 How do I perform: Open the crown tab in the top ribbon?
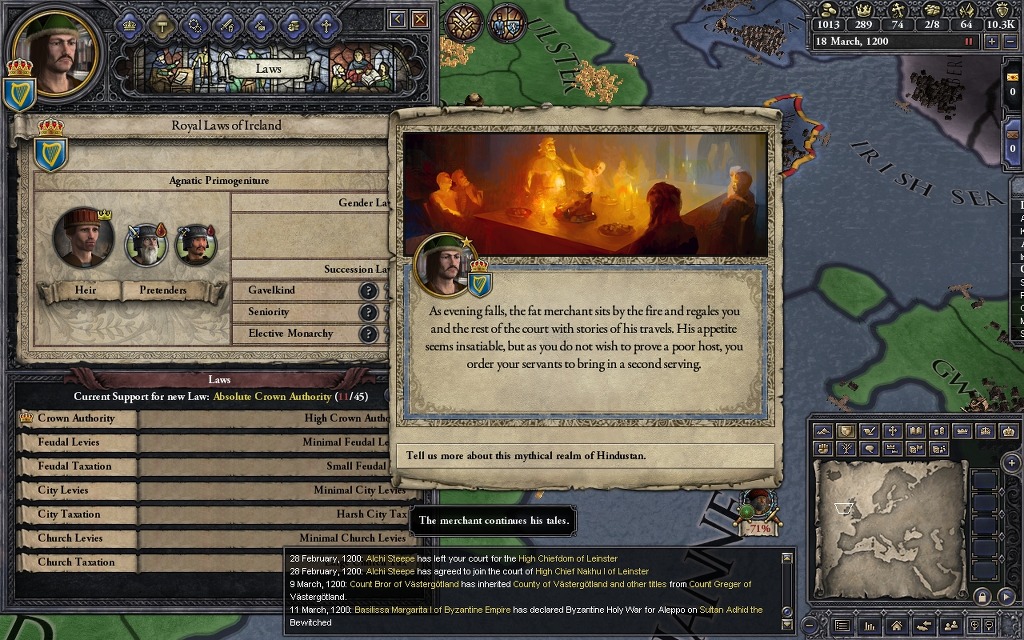(x=130, y=22)
